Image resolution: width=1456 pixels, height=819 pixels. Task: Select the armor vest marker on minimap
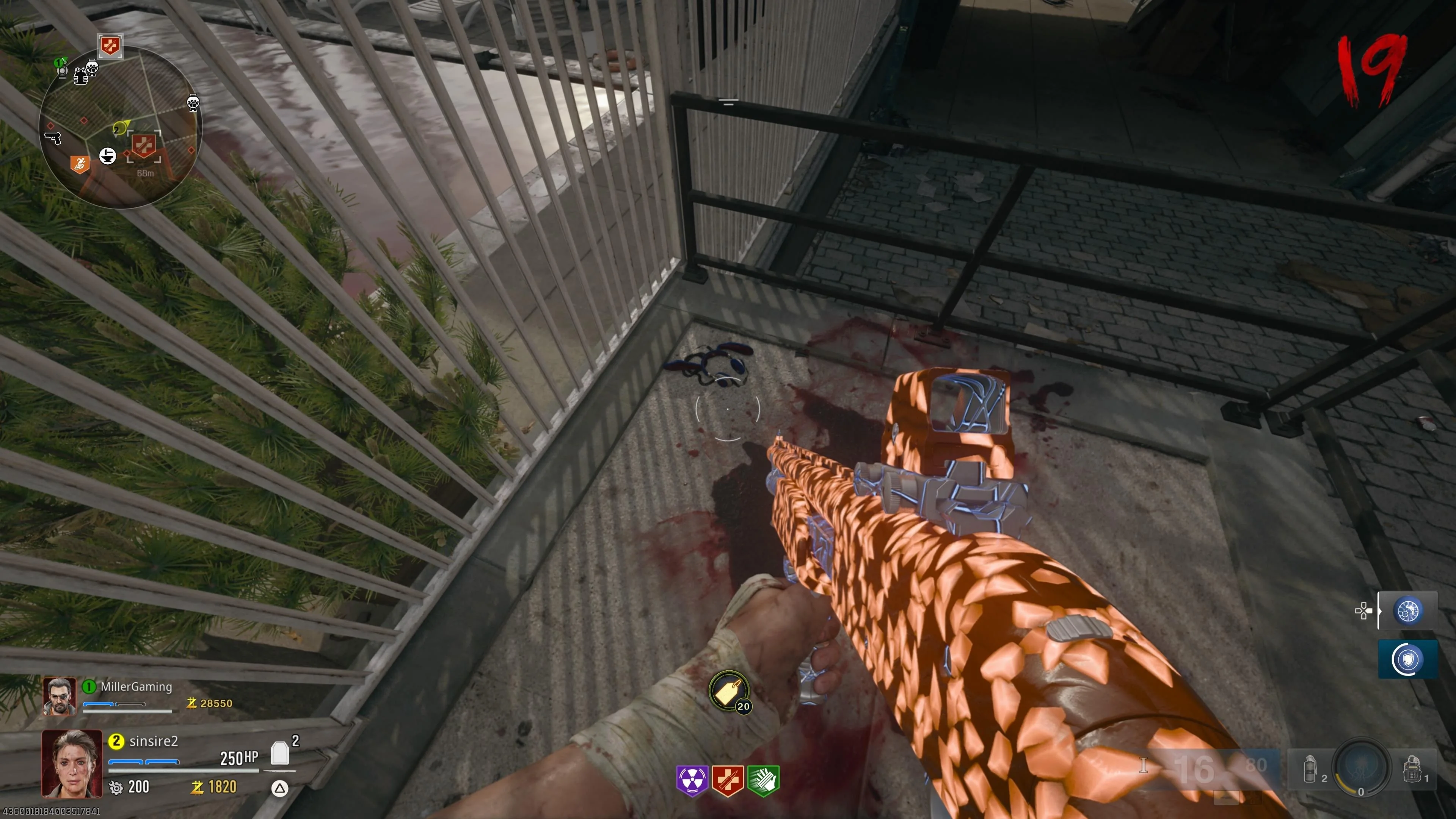(x=80, y=76)
